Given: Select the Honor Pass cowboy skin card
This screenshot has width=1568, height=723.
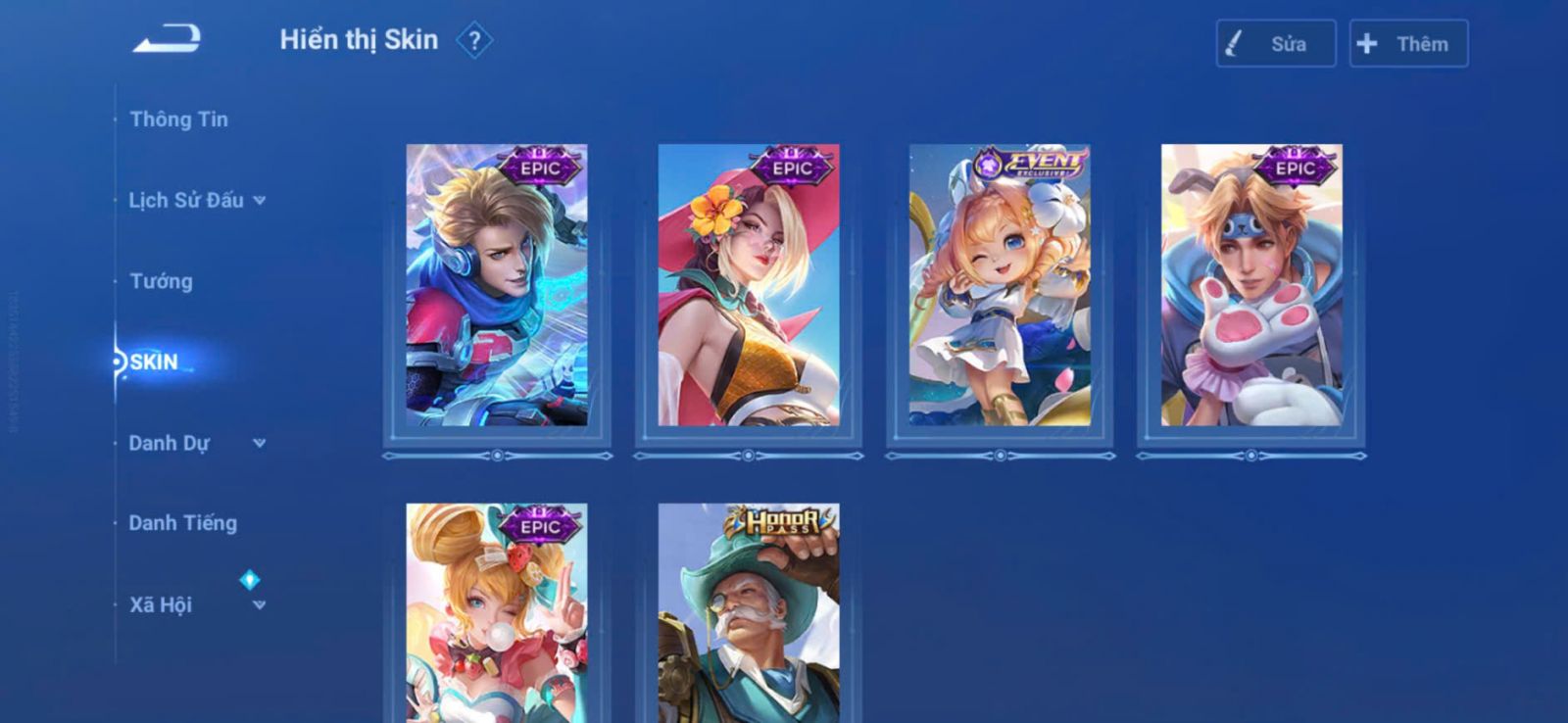Looking at the screenshot, I should (x=749, y=612).
